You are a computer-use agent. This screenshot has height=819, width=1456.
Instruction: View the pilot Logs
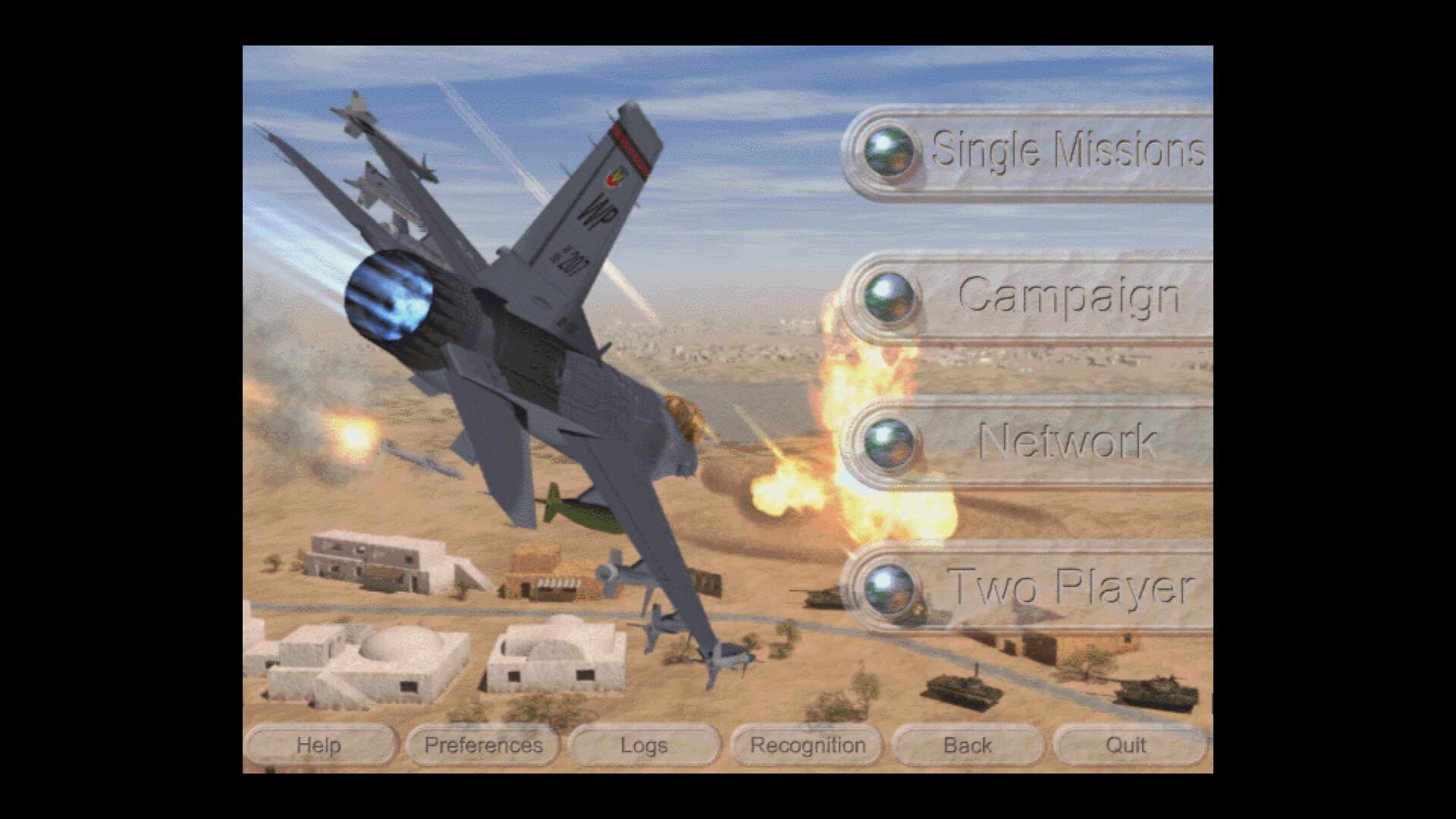click(x=644, y=745)
